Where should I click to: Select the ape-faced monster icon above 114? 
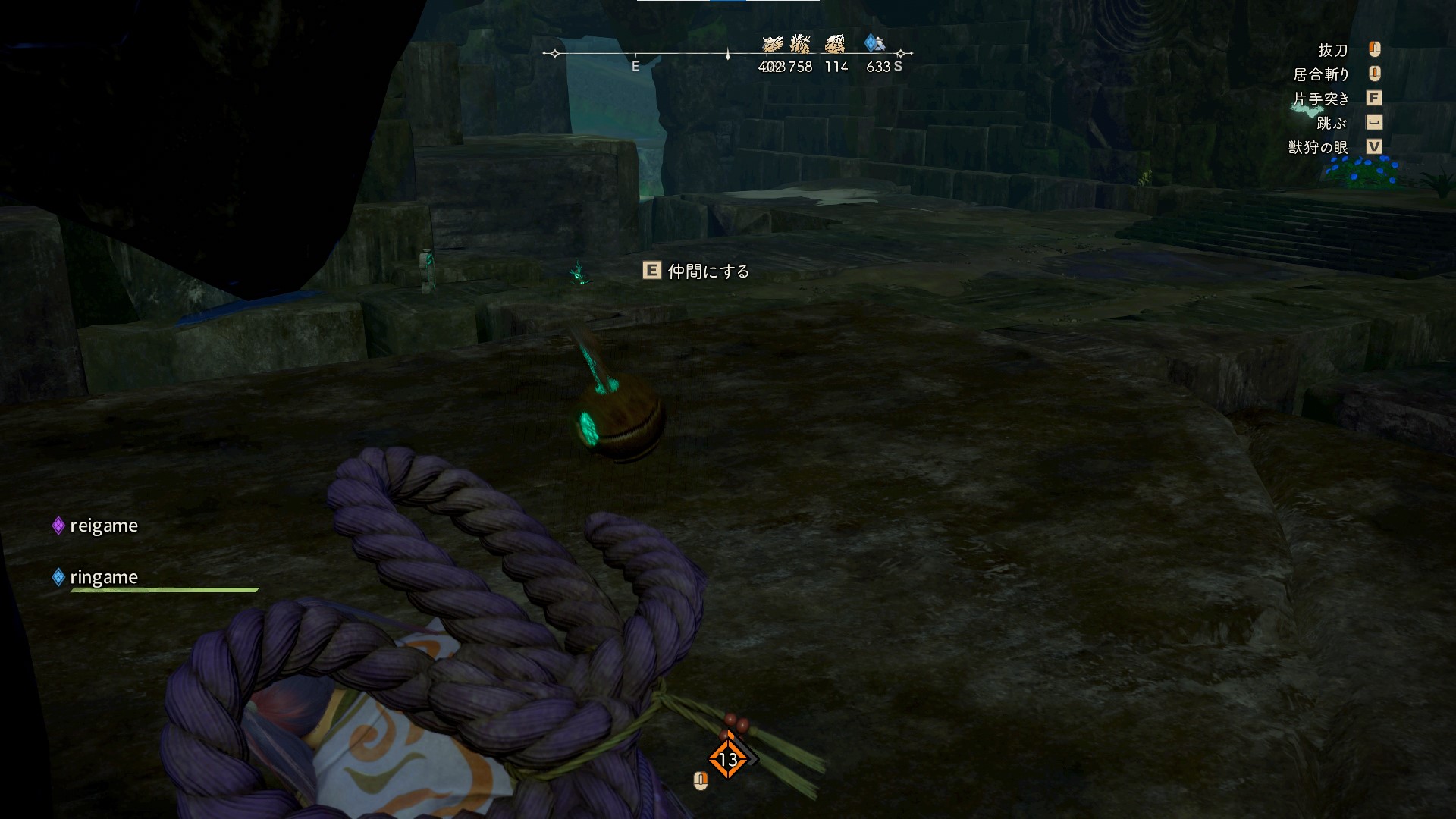(835, 43)
